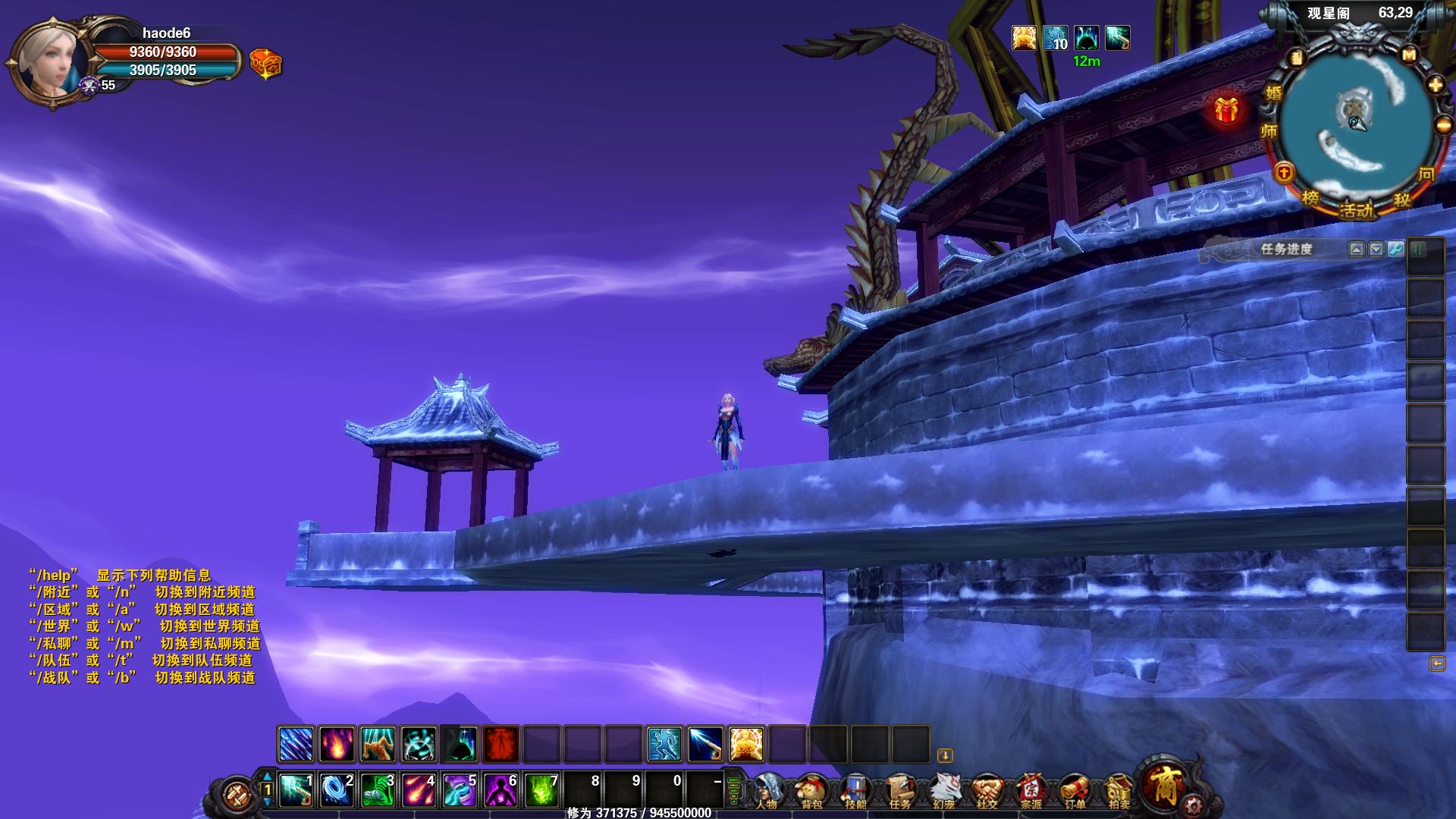1456x819 pixels.
Task: Use the green flame skill in slot 7
Action: pyautogui.click(x=541, y=790)
